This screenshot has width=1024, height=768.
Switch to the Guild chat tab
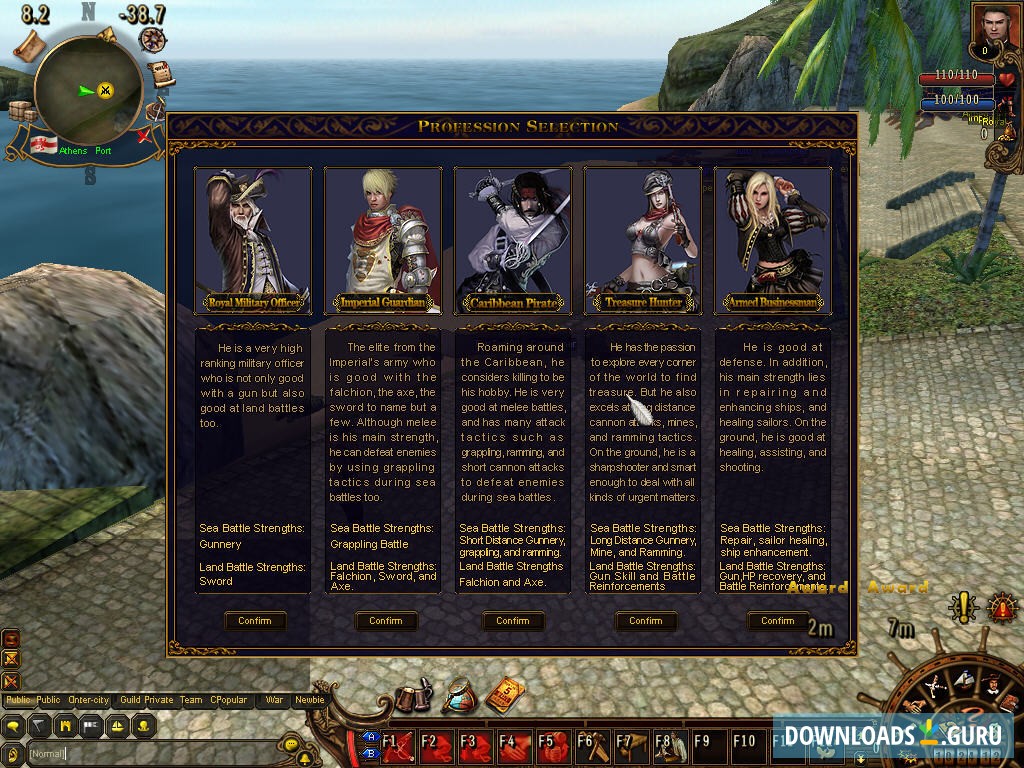130,700
